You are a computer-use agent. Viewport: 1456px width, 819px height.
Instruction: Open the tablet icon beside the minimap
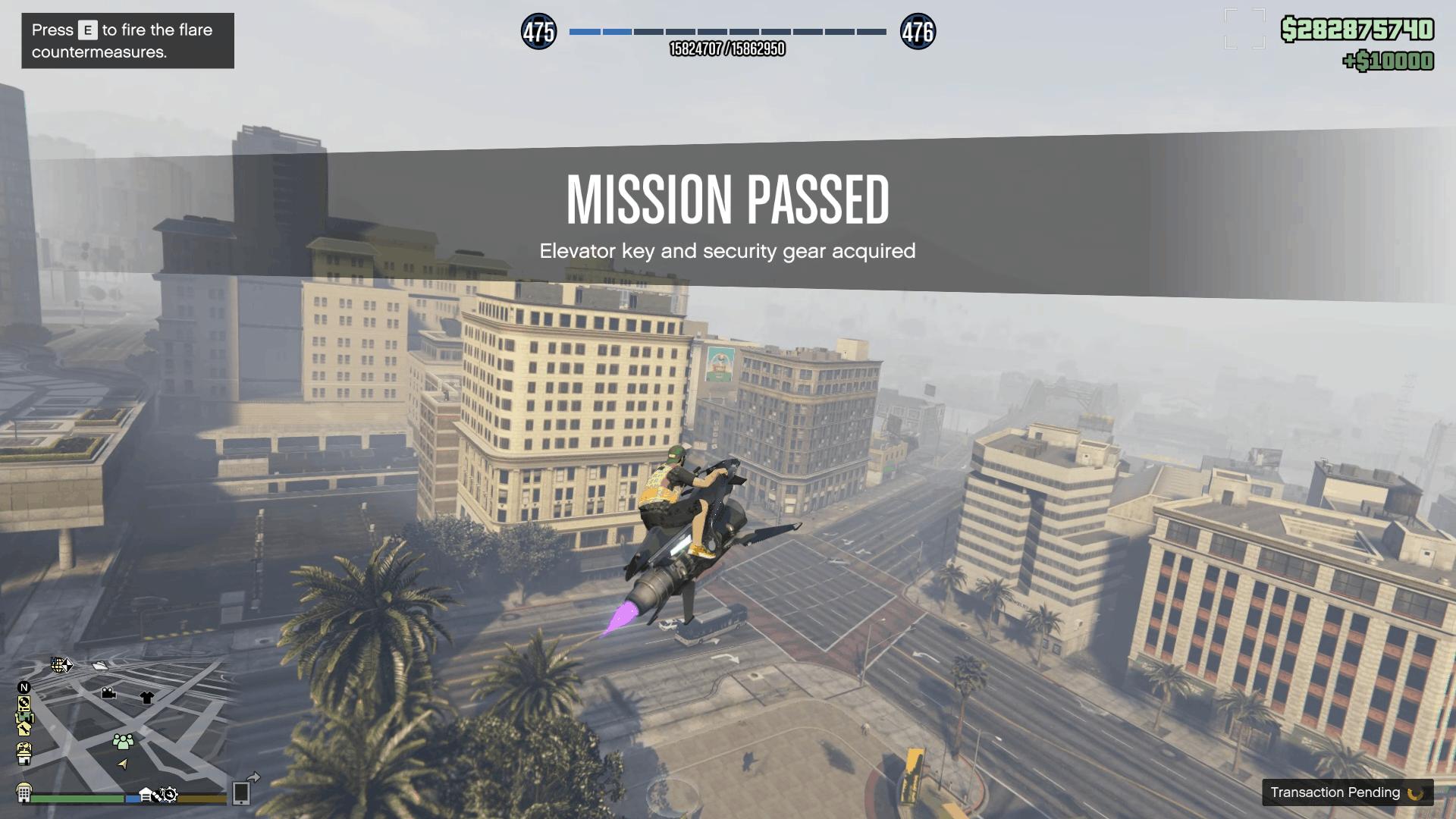coord(240,794)
